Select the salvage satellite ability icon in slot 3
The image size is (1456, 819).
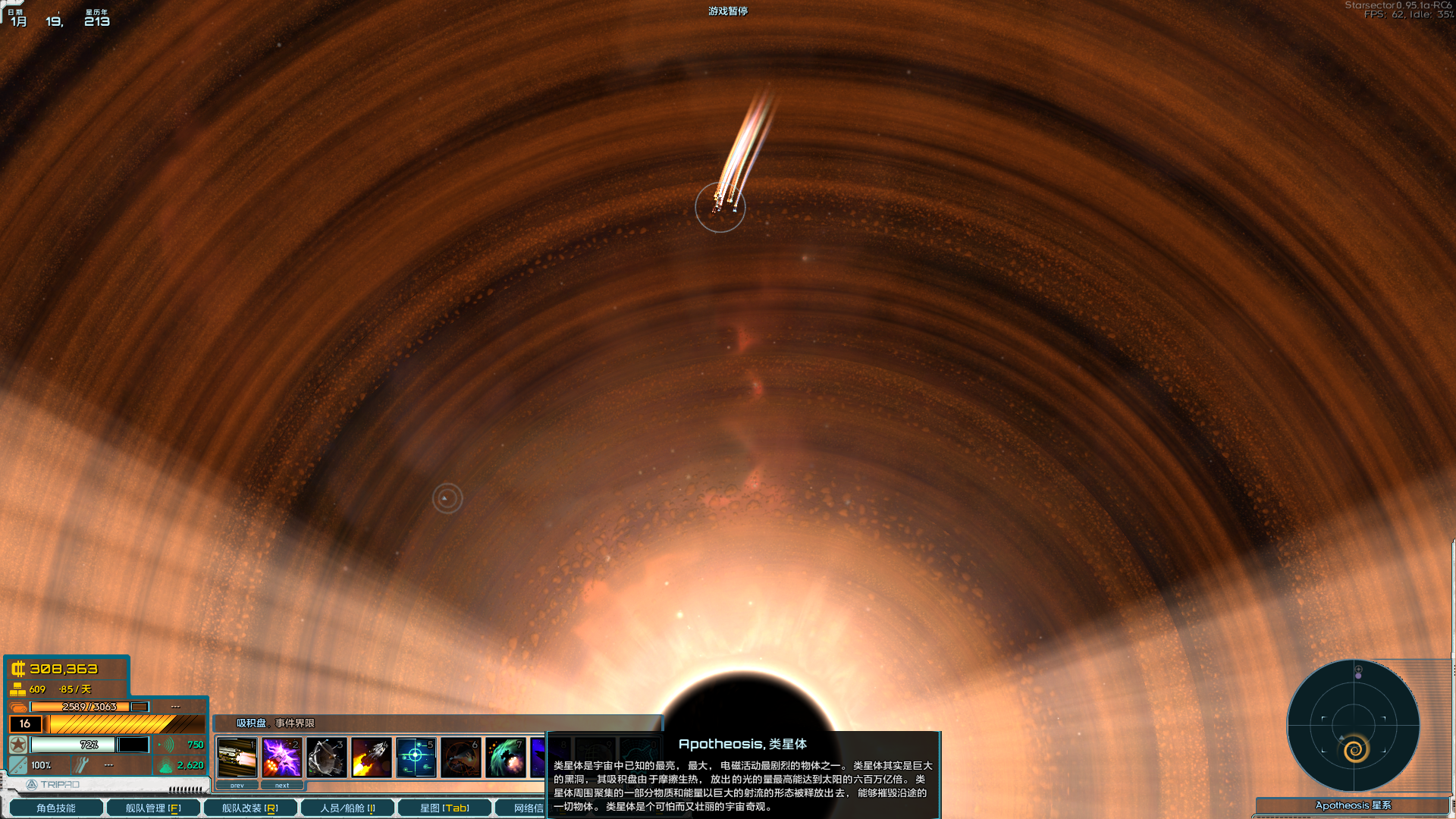point(325,758)
